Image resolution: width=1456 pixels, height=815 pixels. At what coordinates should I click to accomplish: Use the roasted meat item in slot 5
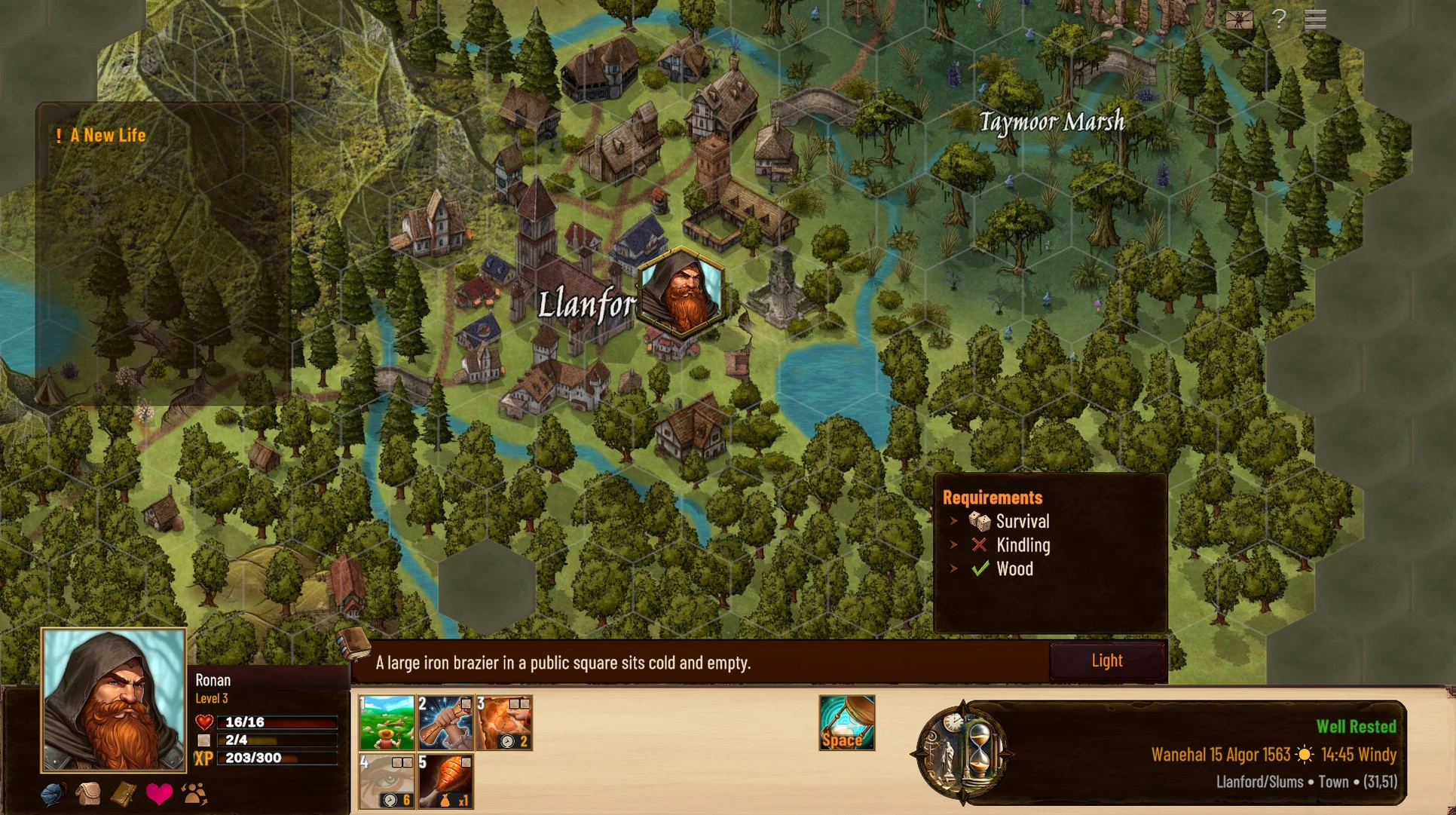pyautogui.click(x=445, y=781)
